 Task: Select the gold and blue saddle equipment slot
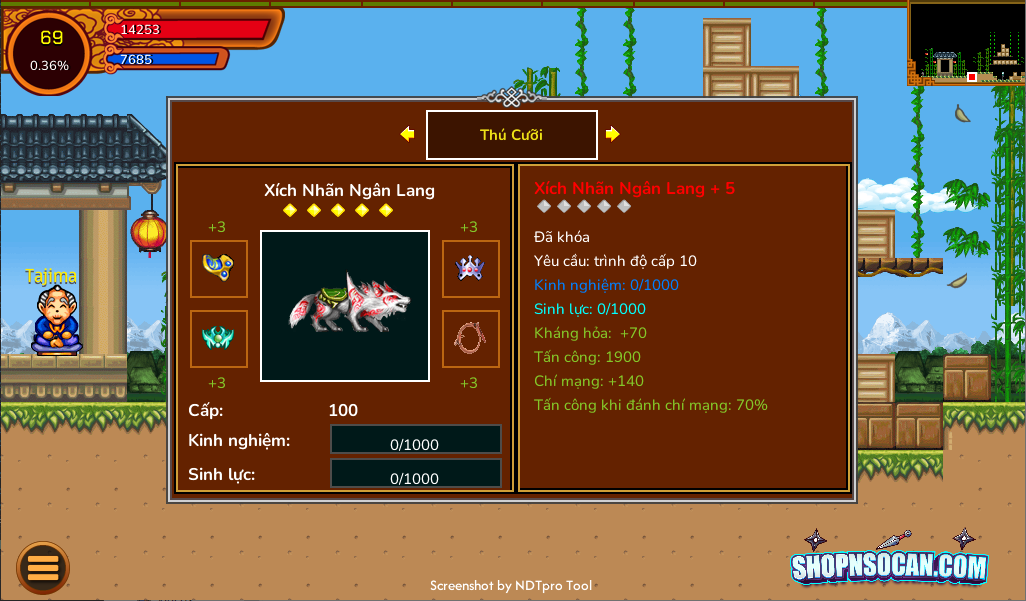[219, 268]
